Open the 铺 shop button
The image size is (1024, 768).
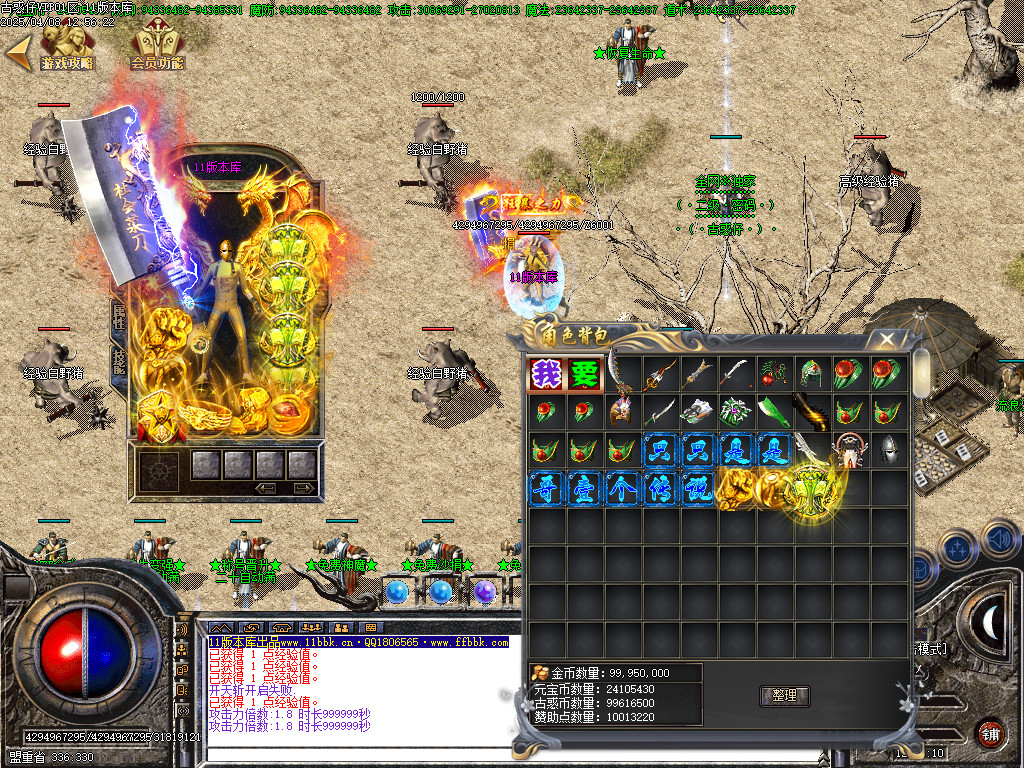pyautogui.click(x=990, y=733)
